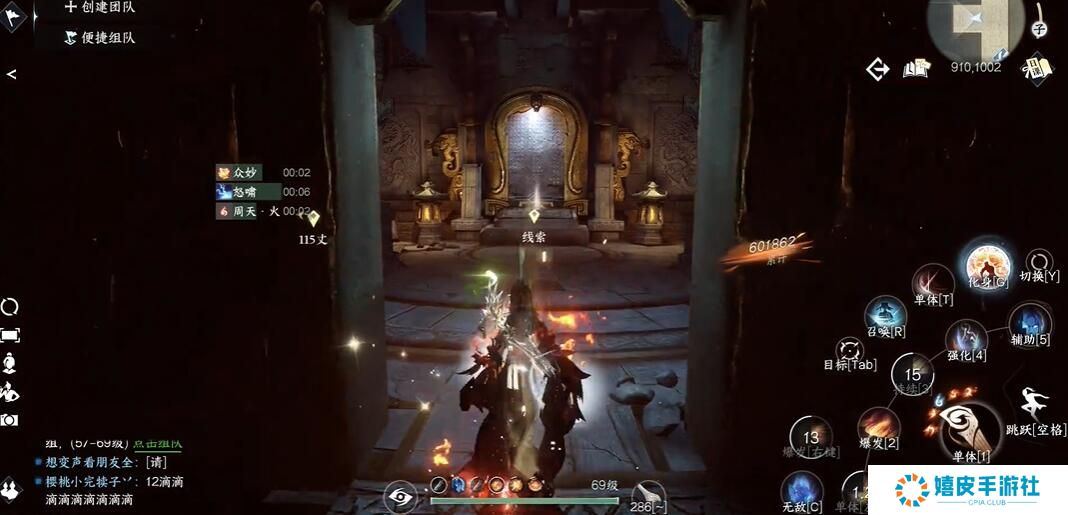Tap the 切换[Y] switch button
This screenshot has width=1068, height=515.
[x=1040, y=263]
